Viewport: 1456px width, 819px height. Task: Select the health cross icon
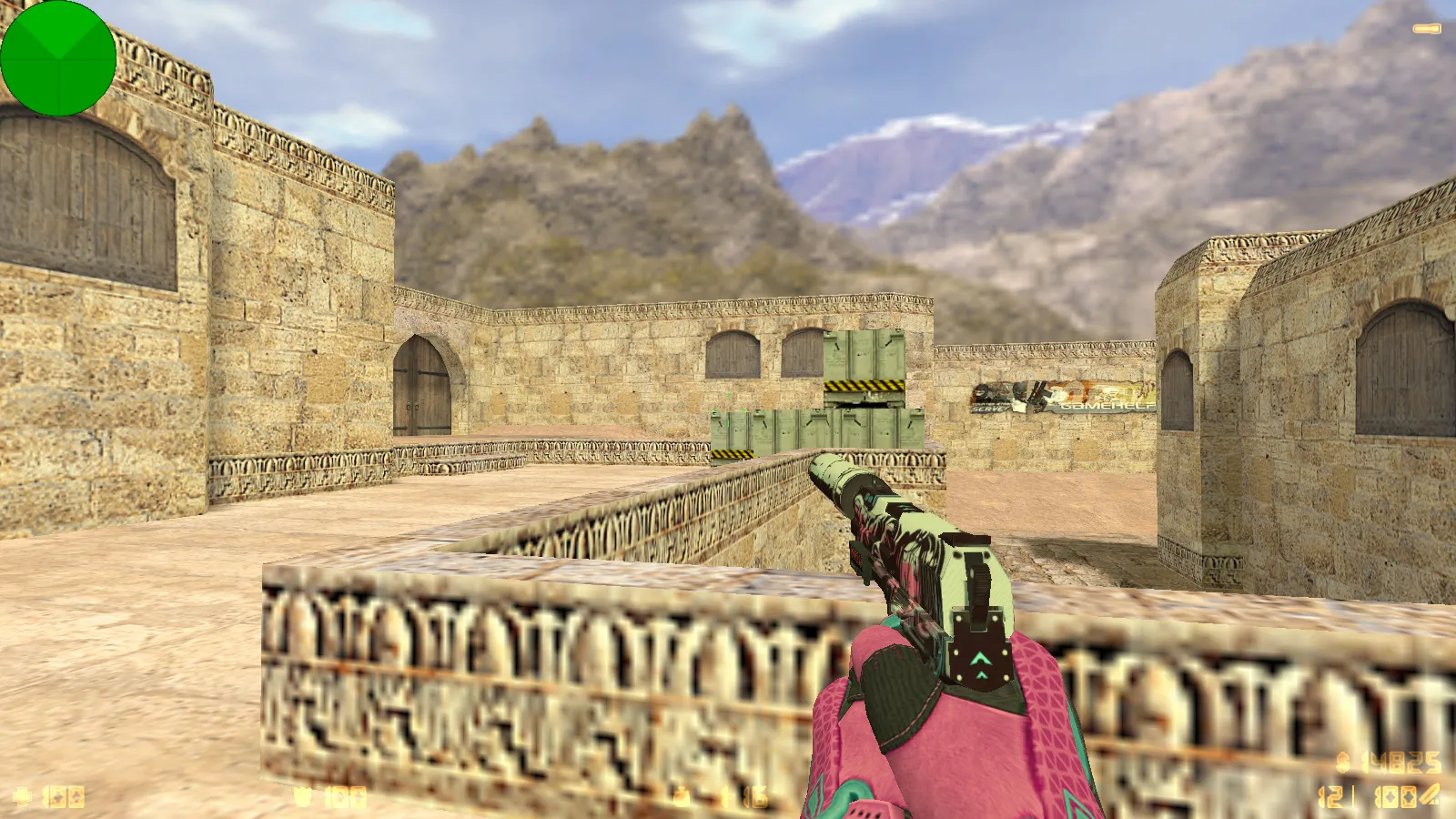click(x=22, y=797)
